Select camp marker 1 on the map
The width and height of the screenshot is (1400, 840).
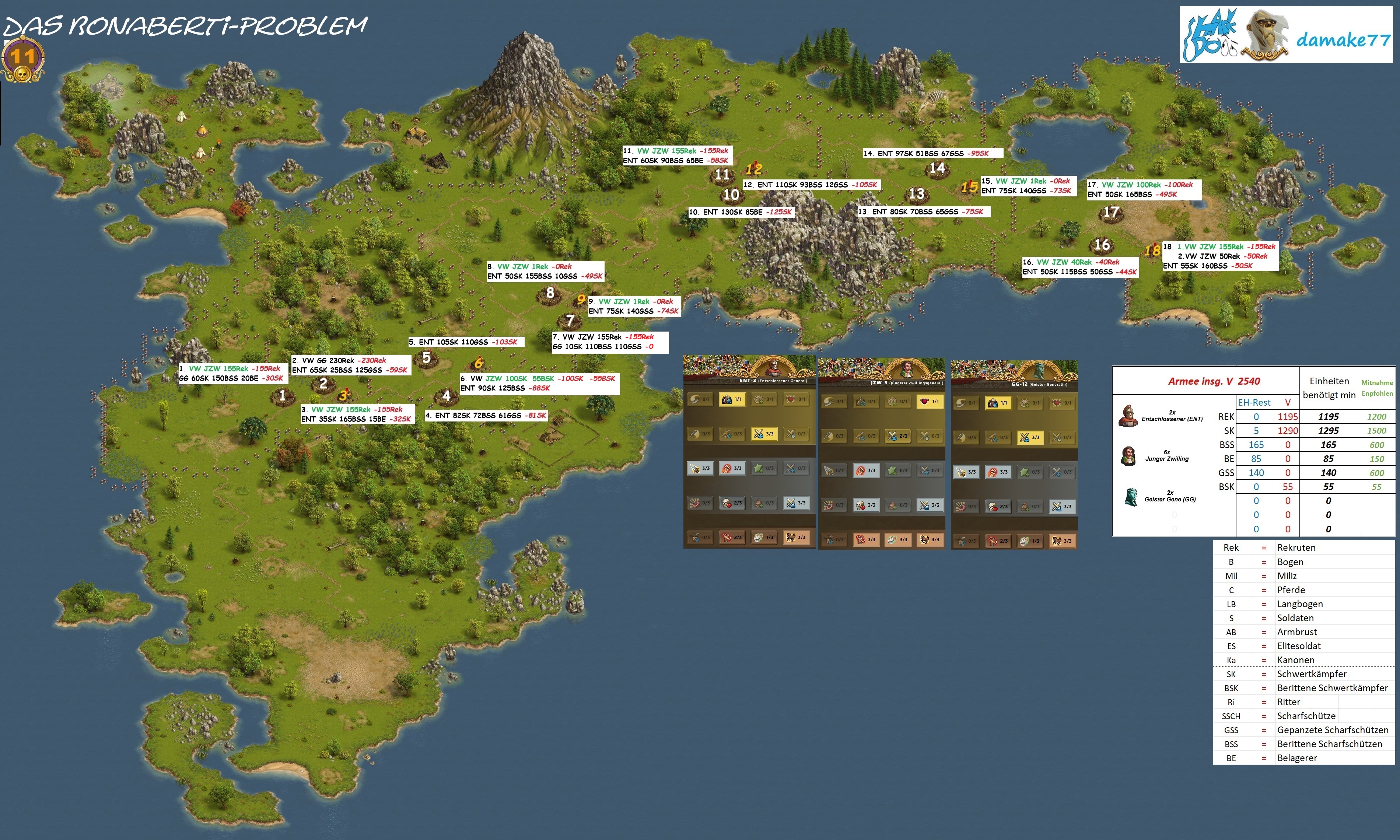(x=283, y=395)
